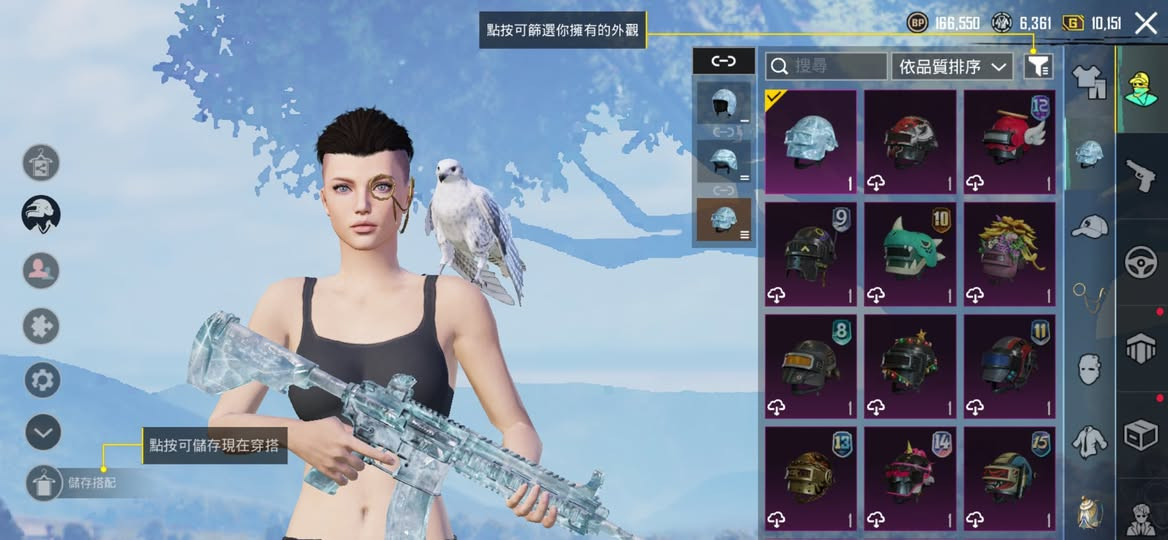Open the quality sort dropdown
The width and height of the screenshot is (1168, 540).
(952, 67)
